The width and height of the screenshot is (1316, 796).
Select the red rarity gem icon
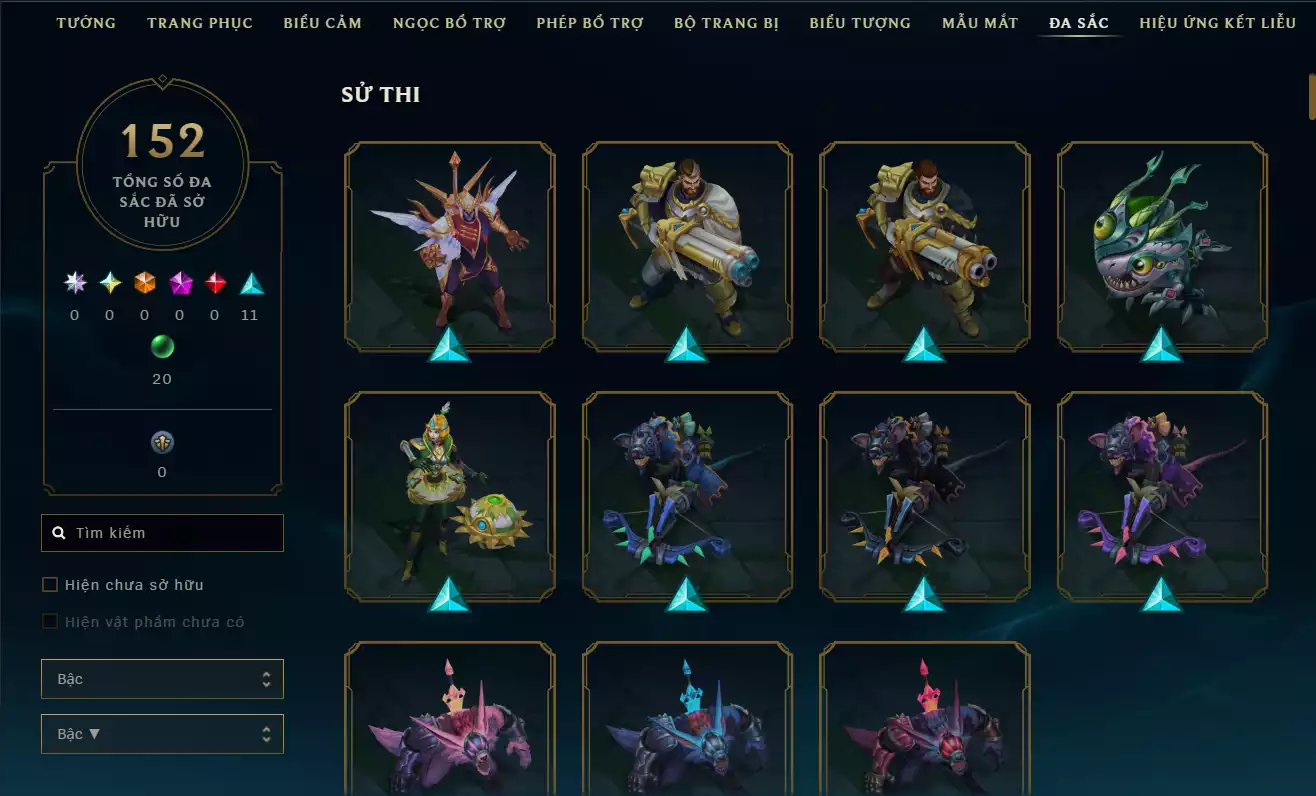[x=213, y=285]
